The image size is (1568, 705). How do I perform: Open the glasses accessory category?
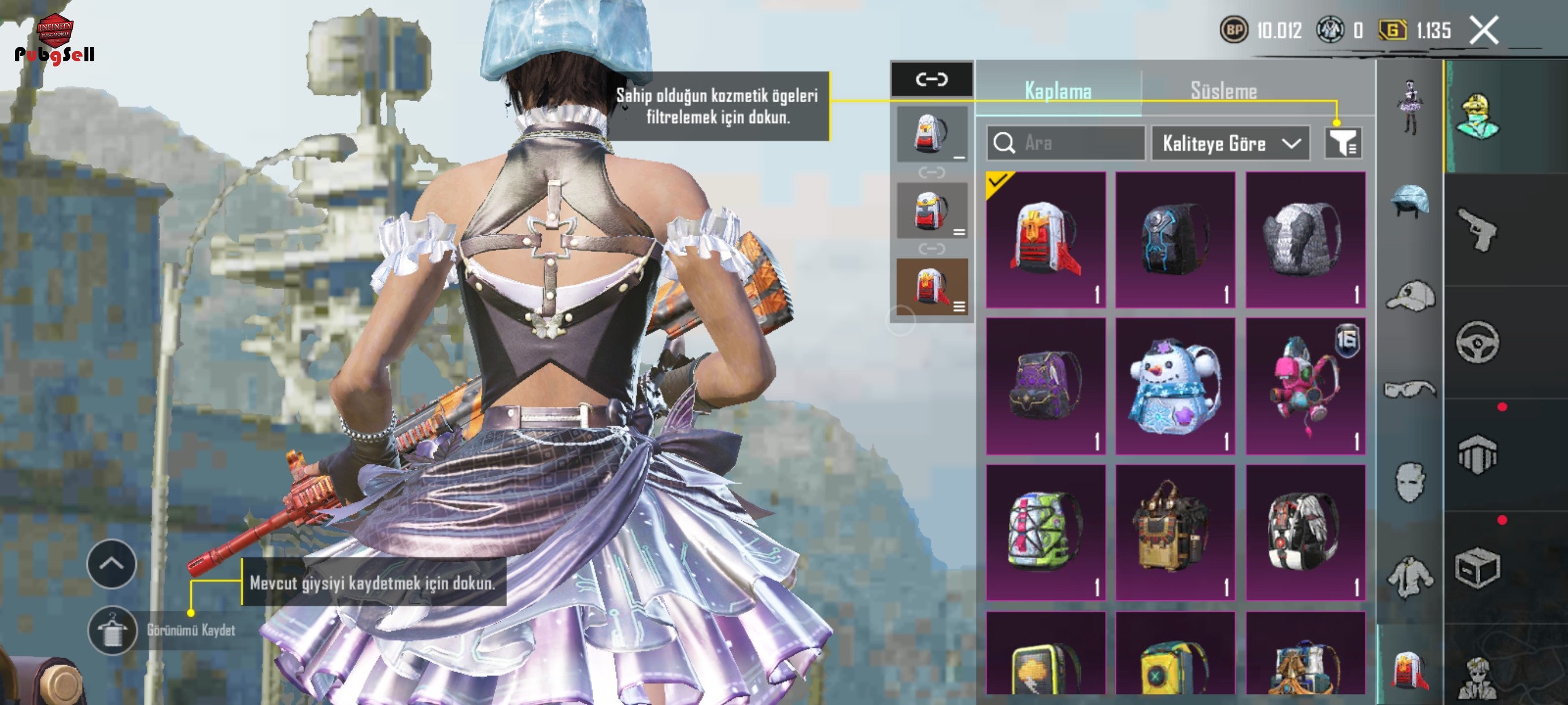coord(1410,389)
